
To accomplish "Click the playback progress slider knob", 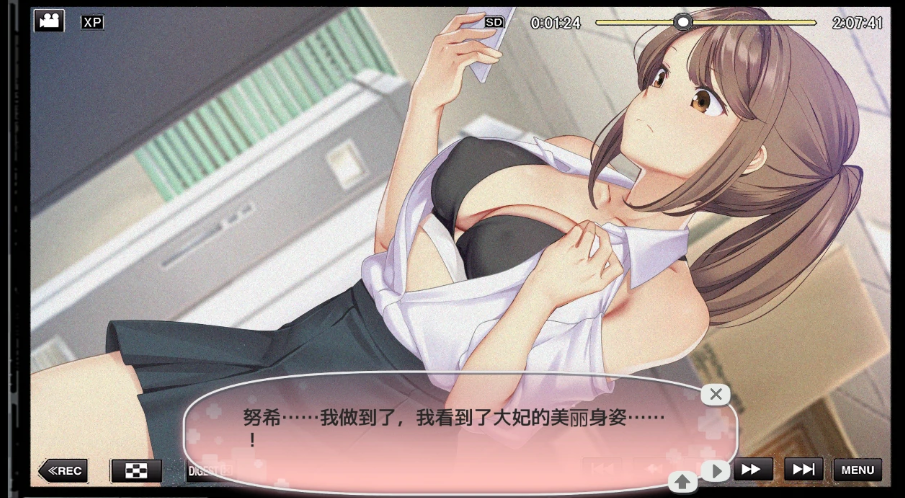I will point(683,21).
